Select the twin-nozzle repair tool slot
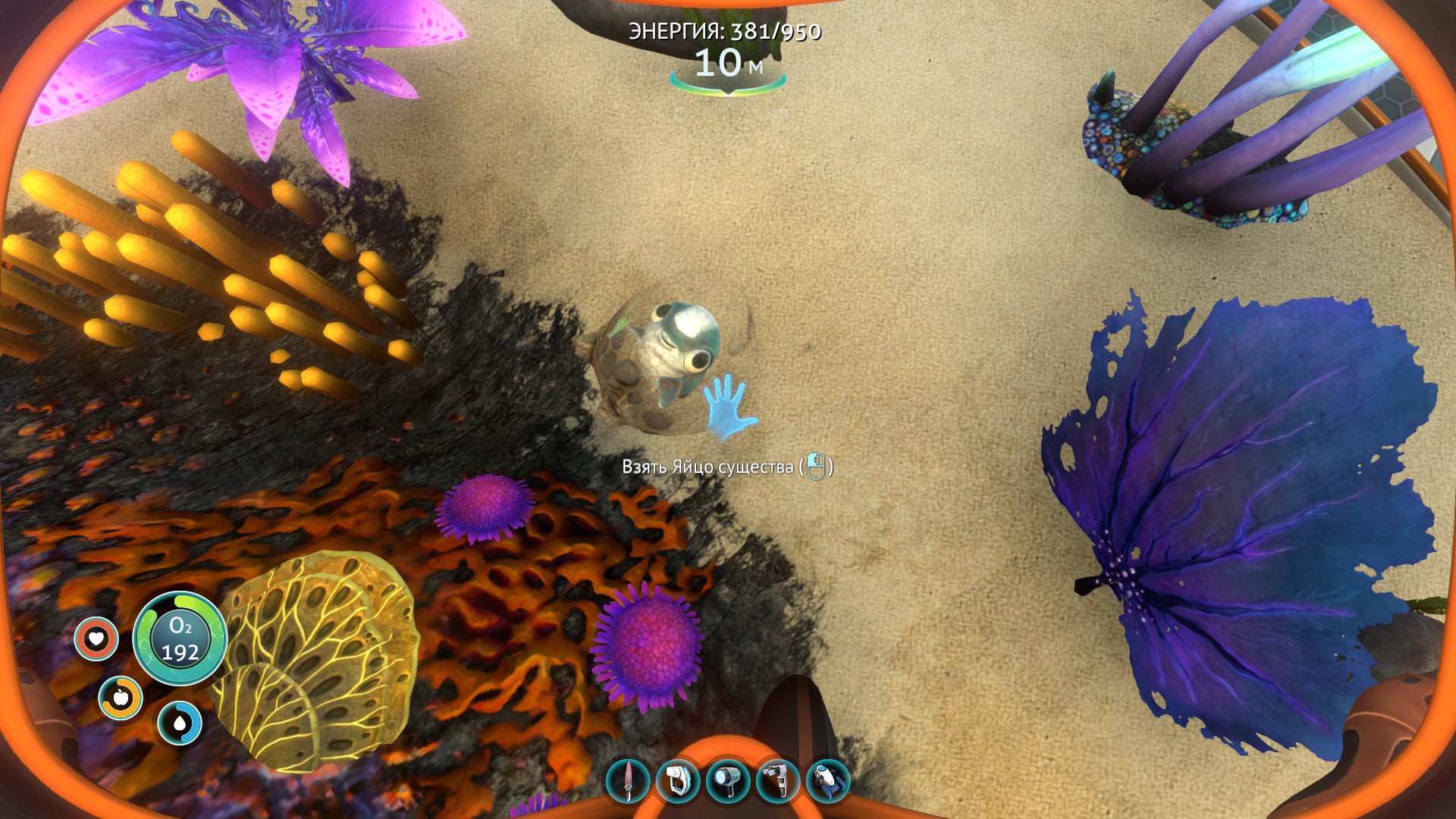Image resolution: width=1456 pixels, height=819 pixels. (778, 781)
